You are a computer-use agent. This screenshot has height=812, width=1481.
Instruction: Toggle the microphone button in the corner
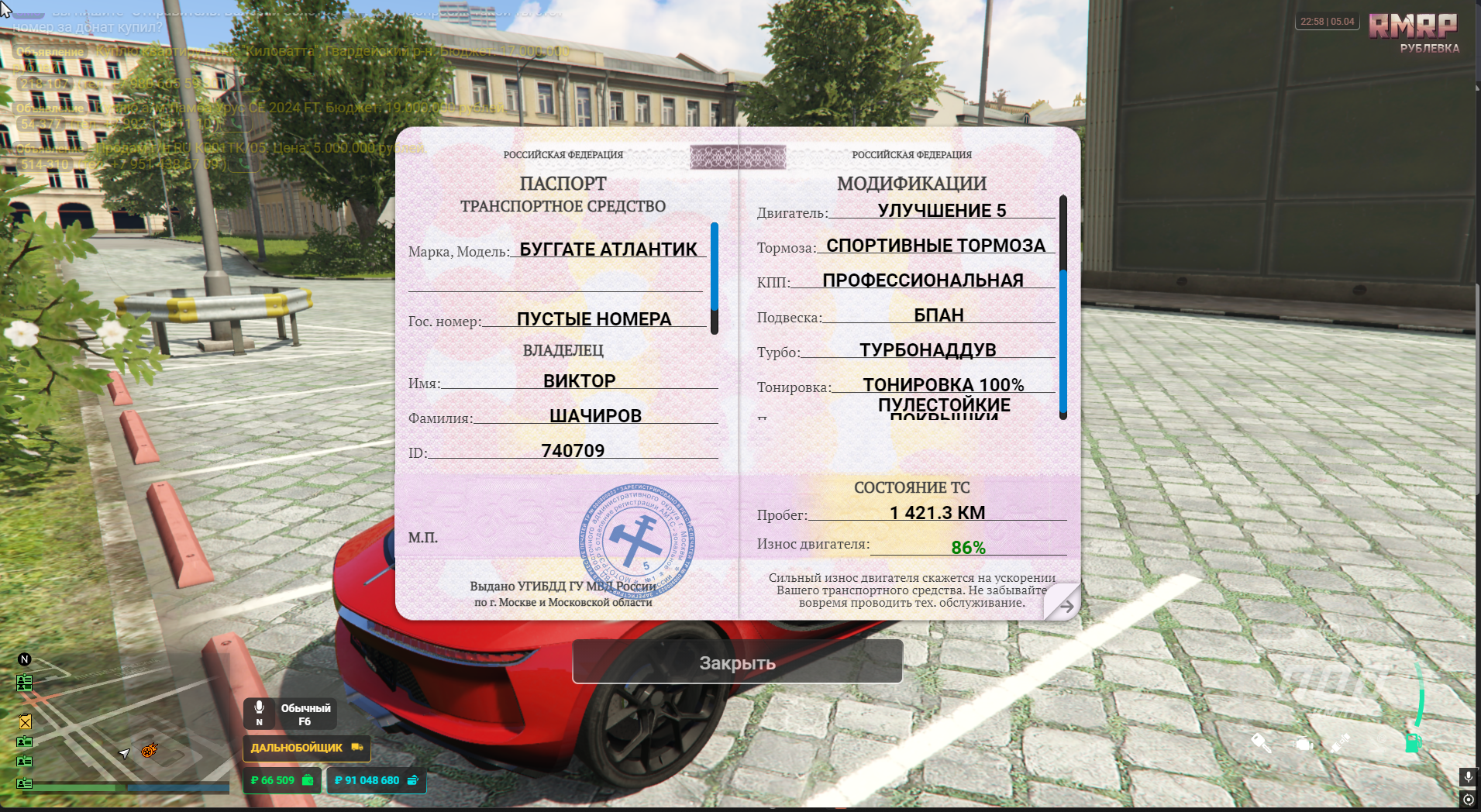point(1468,776)
